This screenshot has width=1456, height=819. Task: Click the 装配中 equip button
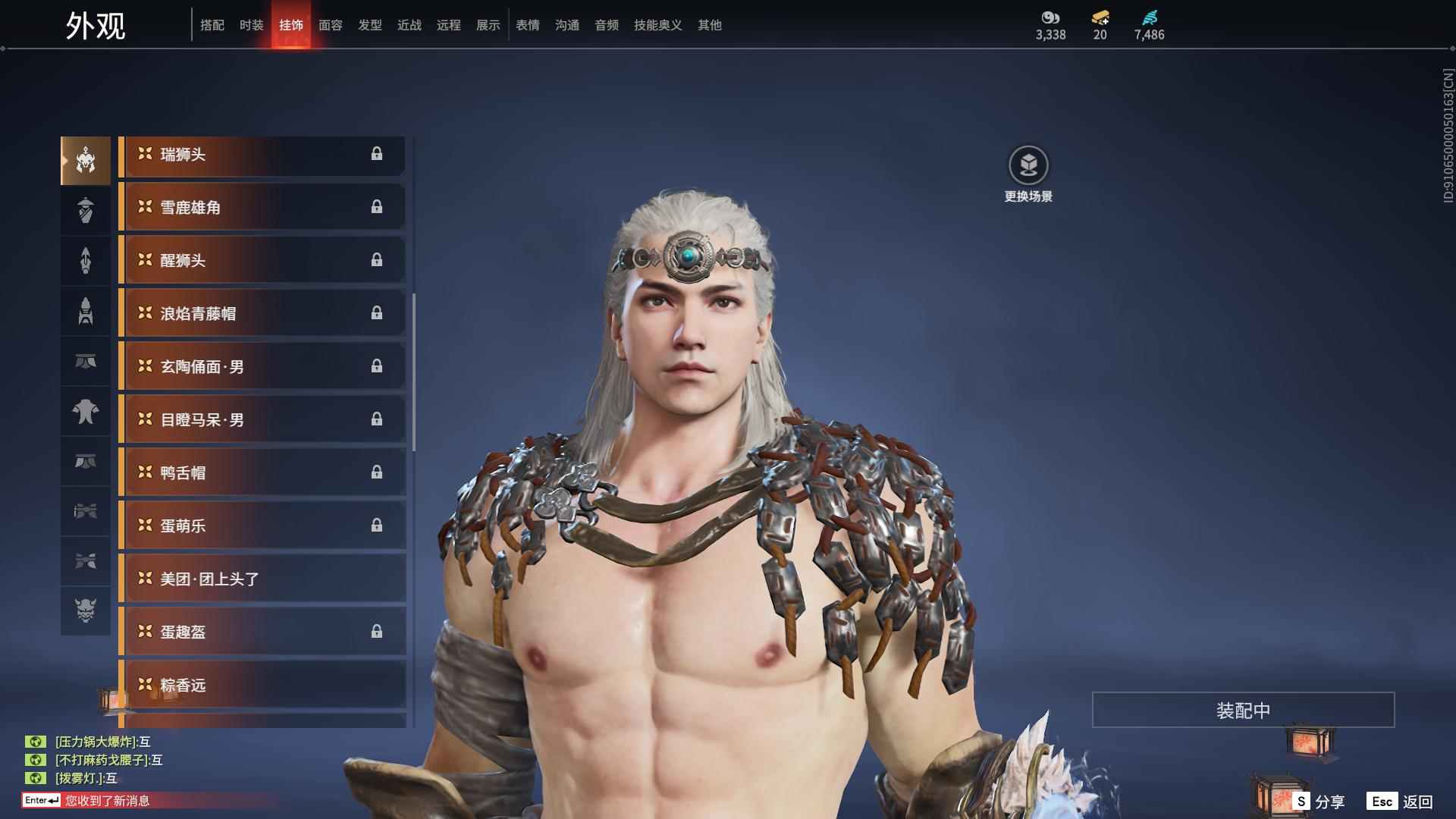click(1242, 710)
